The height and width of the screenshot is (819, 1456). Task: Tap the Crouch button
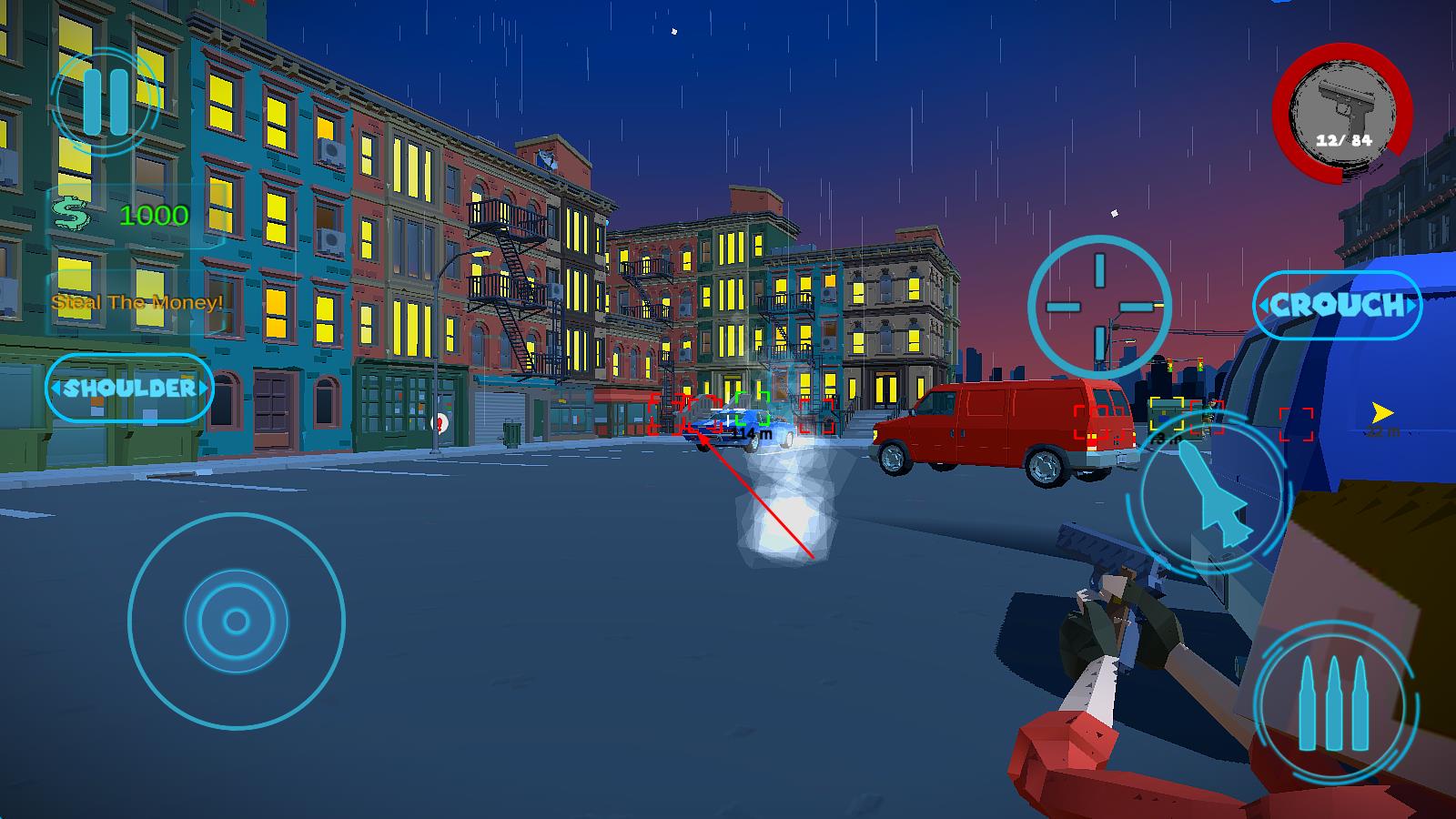[1337, 306]
